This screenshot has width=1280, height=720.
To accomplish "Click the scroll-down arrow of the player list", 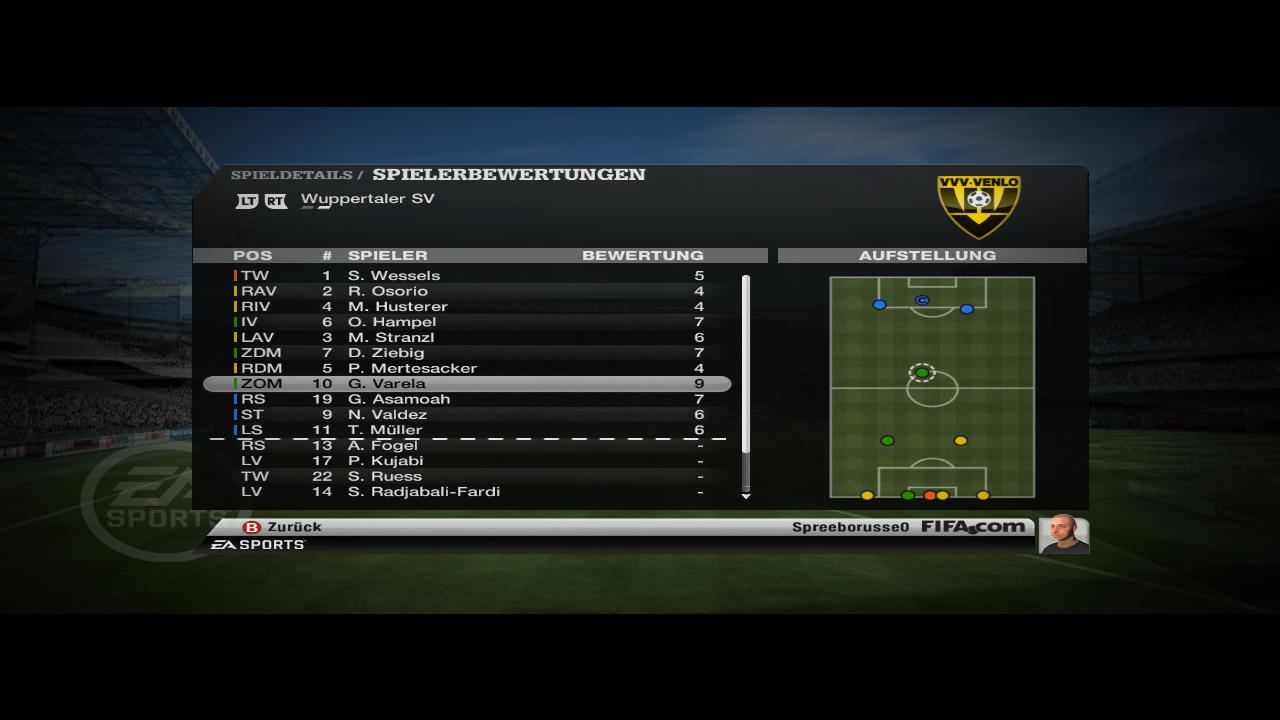I will [x=745, y=496].
